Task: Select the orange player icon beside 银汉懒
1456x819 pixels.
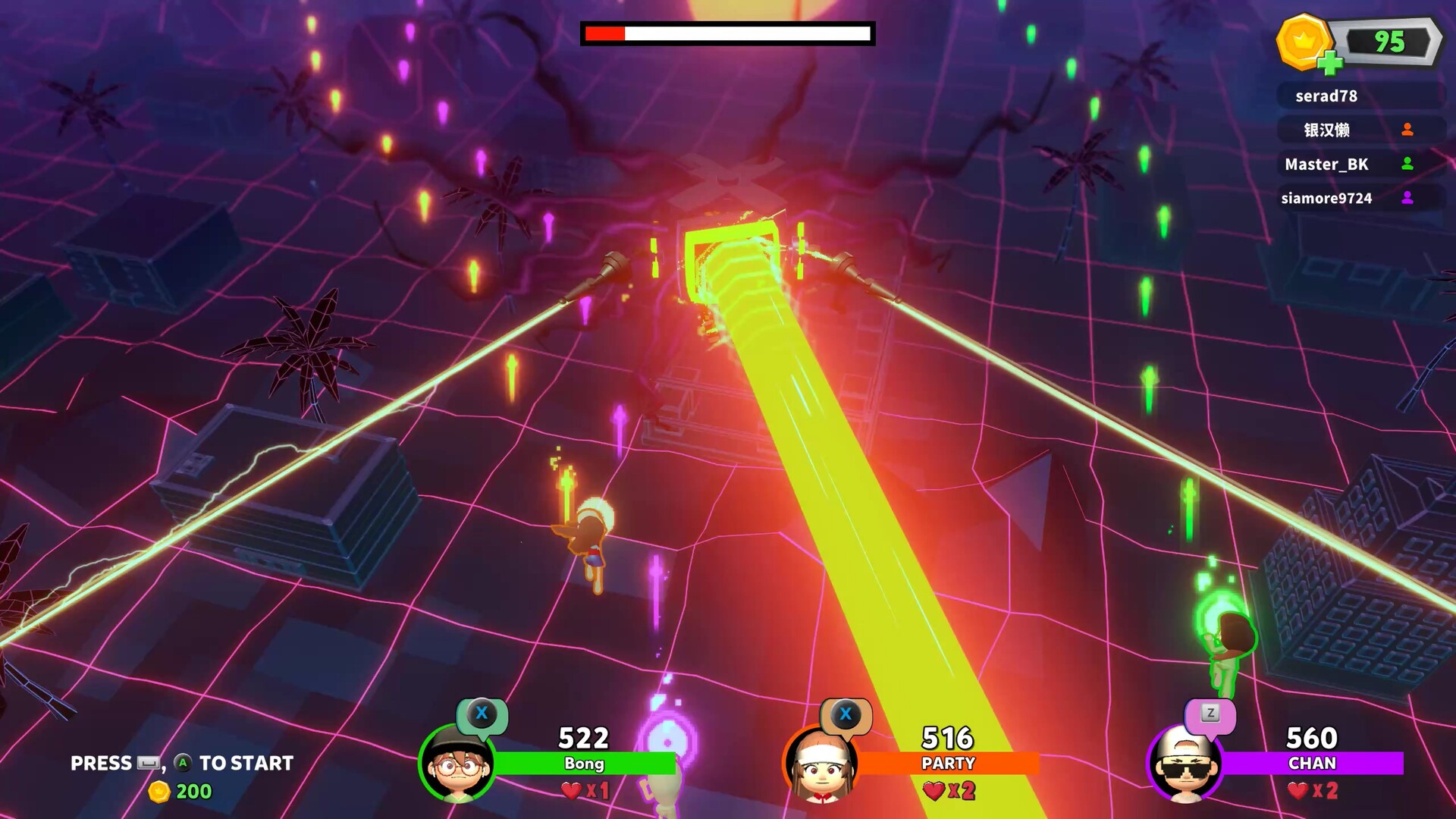Action: click(1408, 130)
